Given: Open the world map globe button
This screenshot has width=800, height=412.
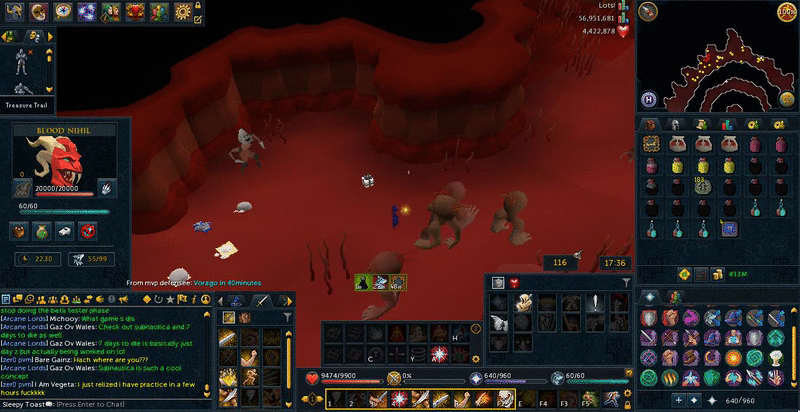Looking at the screenshot, I should pyautogui.click(x=786, y=98).
